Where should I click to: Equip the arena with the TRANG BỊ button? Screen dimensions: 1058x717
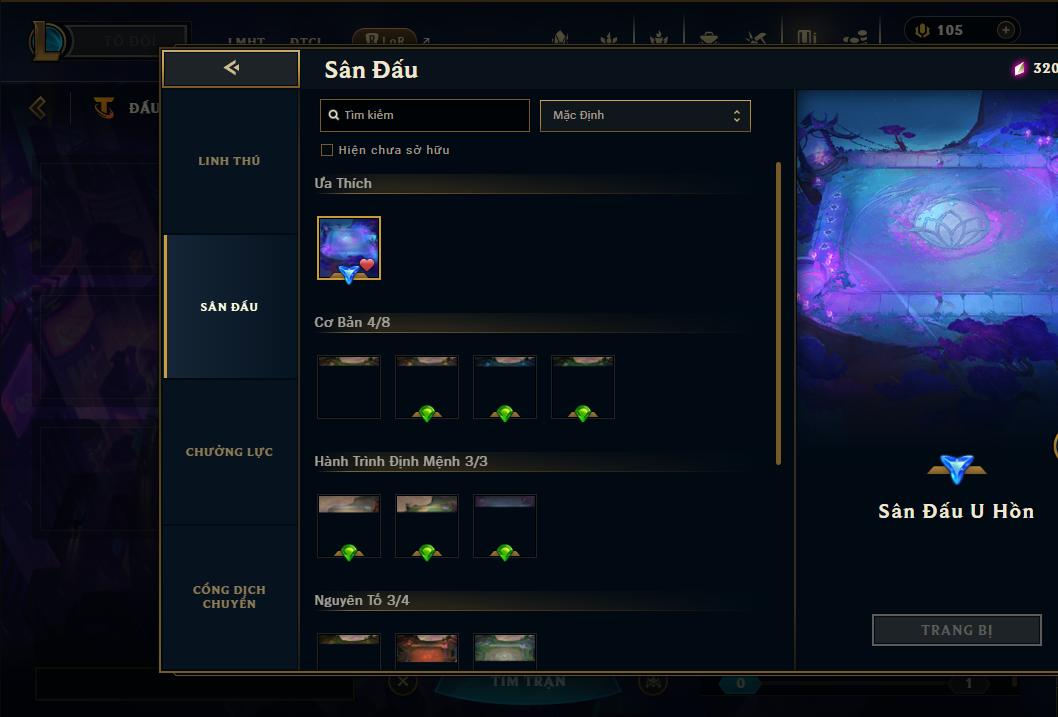[956, 630]
